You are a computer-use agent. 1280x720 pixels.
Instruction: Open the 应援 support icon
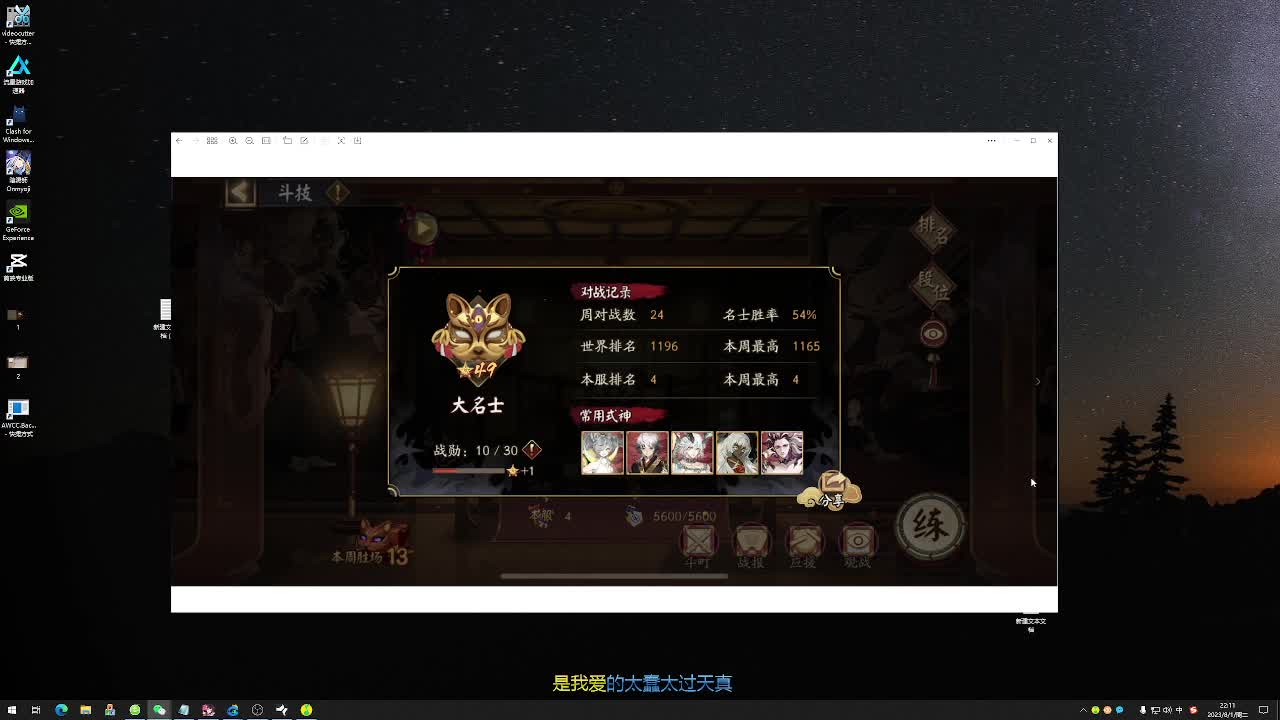804,541
